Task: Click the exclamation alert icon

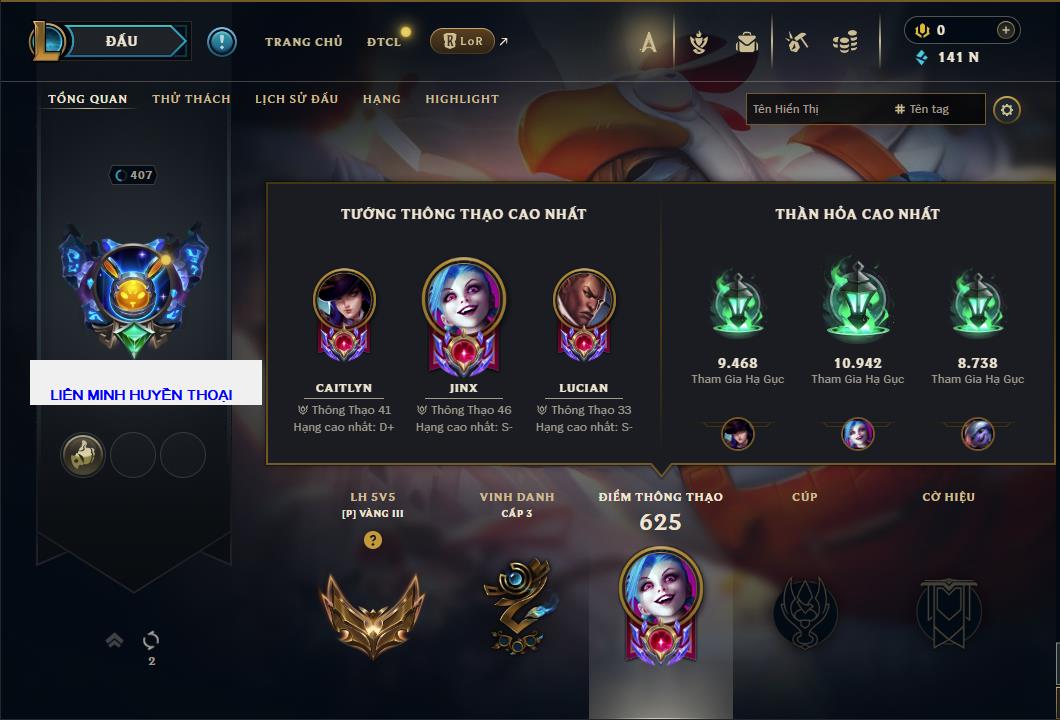Action: (222, 41)
